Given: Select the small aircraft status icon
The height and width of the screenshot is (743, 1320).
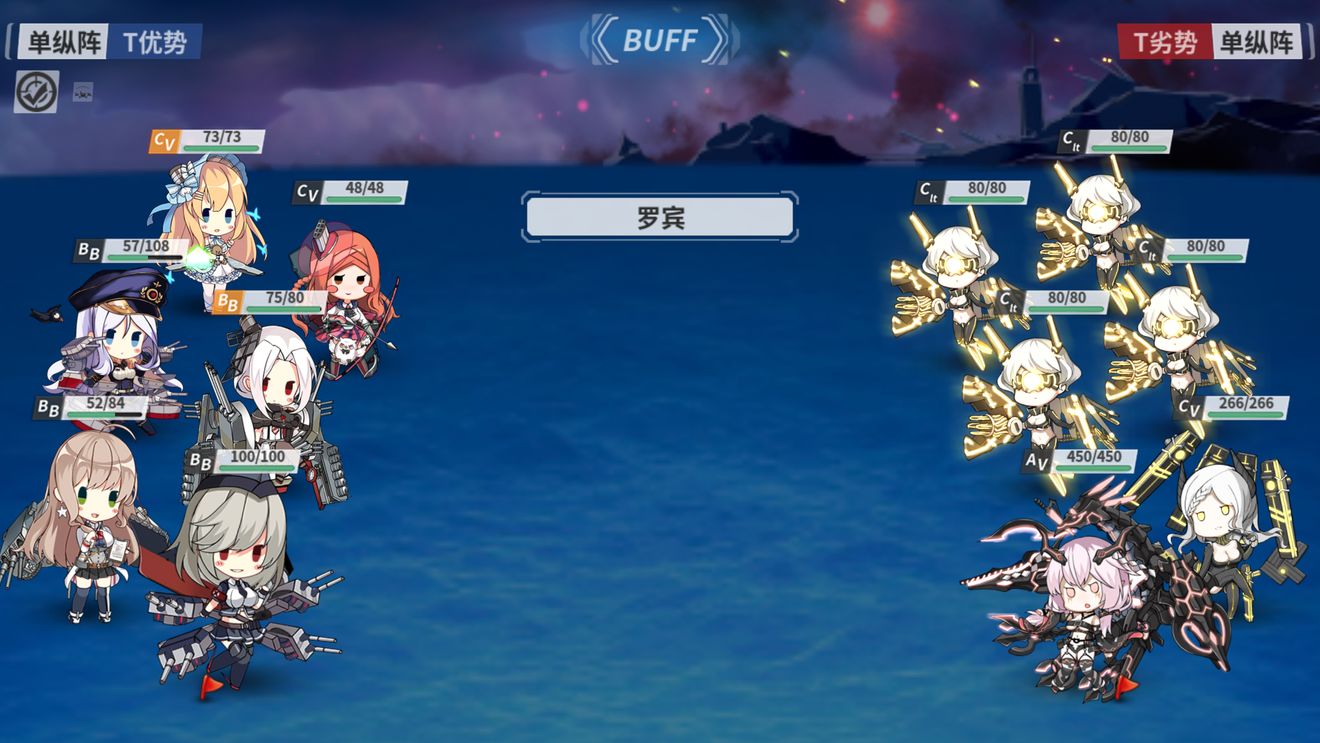Looking at the screenshot, I should click(83, 93).
